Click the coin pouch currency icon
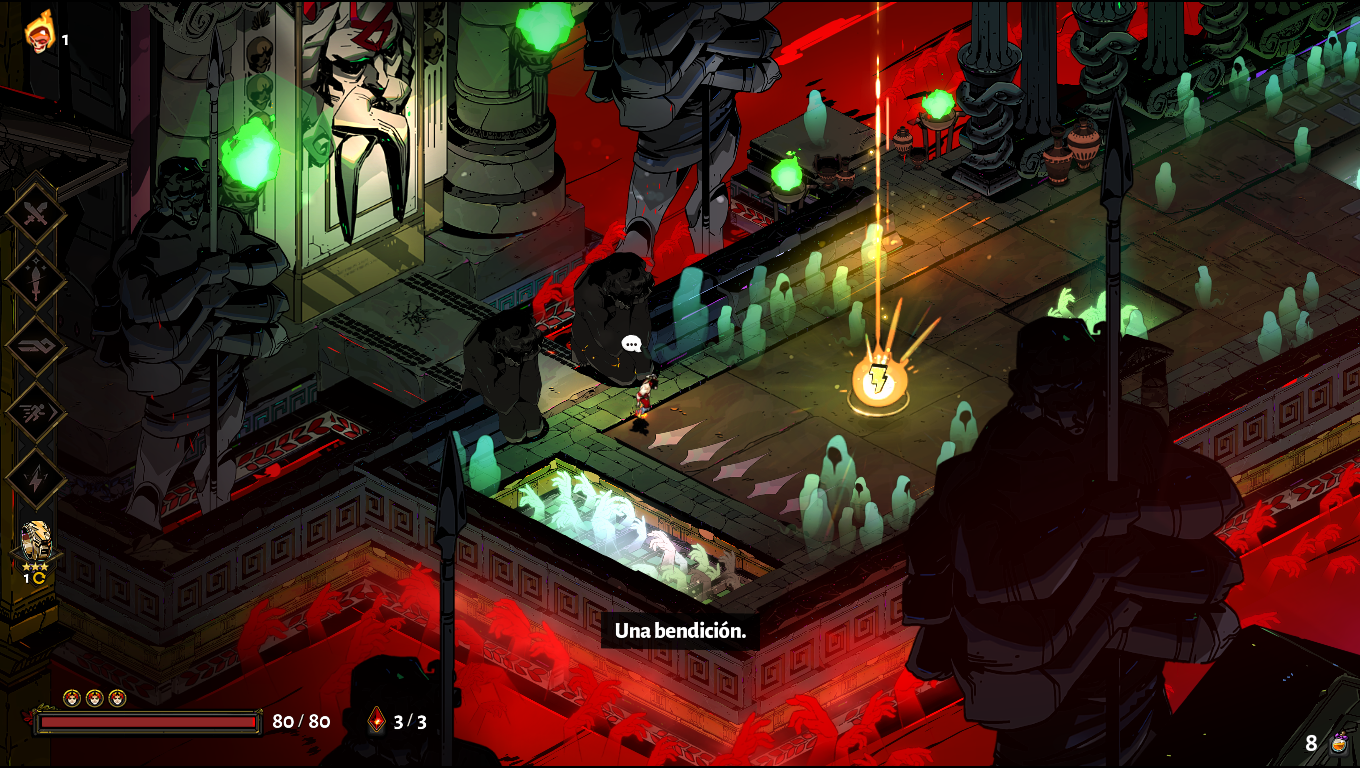Screen dimensions: 1360x768 tap(1339, 743)
